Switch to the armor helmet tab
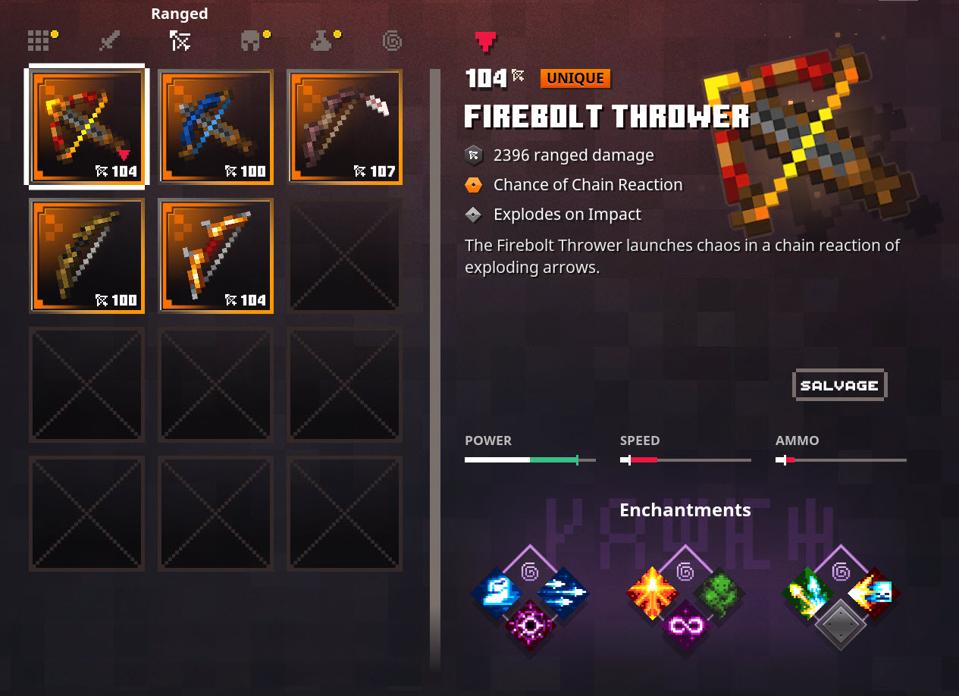 pos(250,41)
